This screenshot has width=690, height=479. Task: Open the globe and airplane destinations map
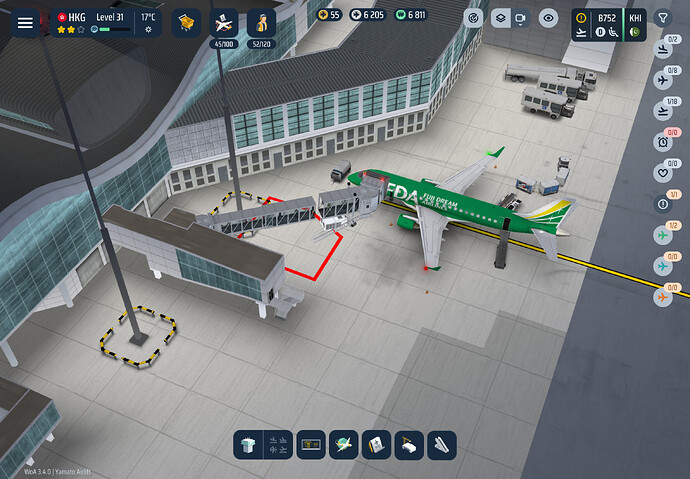(x=344, y=445)
